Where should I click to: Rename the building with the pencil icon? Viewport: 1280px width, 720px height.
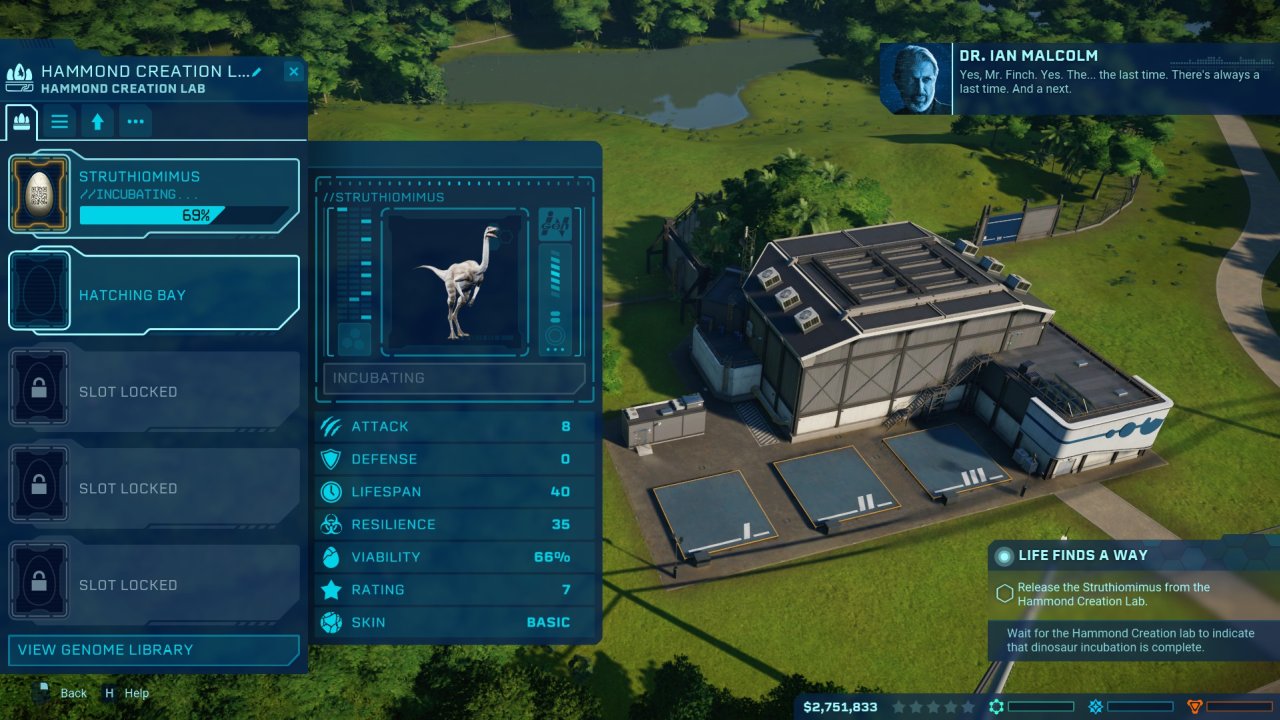point(257,71)
